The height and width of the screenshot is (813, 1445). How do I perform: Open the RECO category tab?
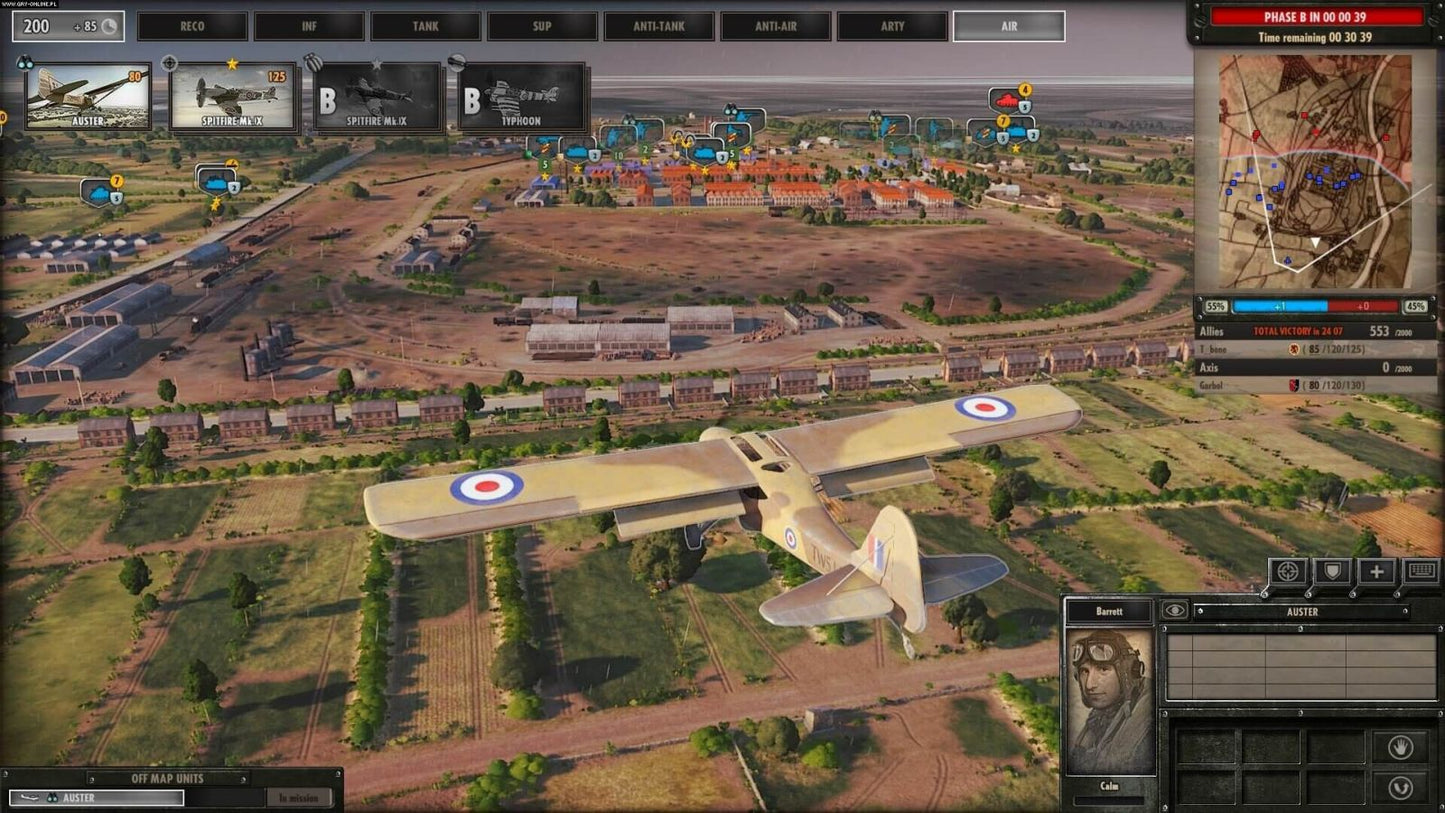192,26
